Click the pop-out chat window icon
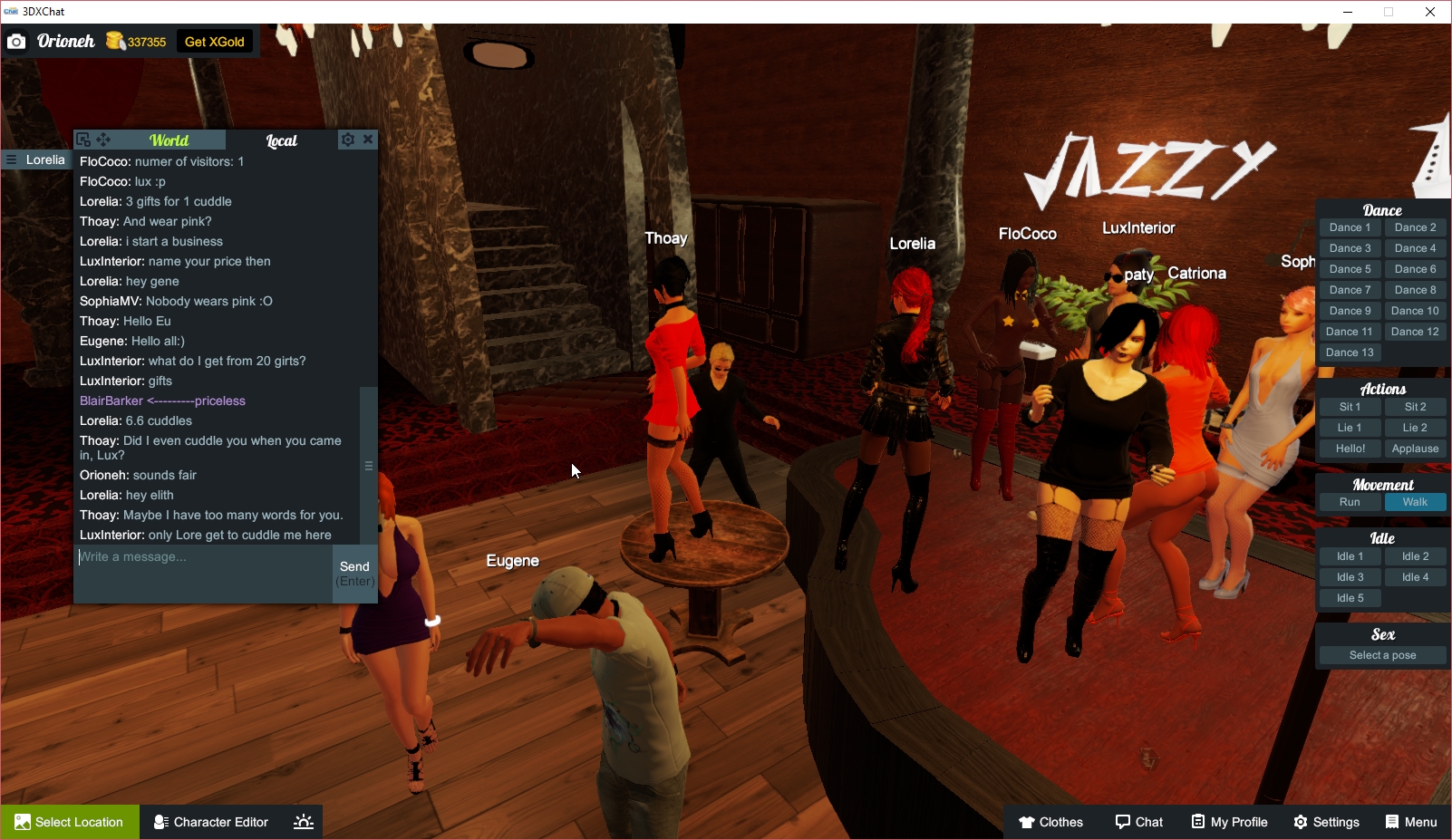Viewport: 1452px width, 840px height. click(82, 140)
